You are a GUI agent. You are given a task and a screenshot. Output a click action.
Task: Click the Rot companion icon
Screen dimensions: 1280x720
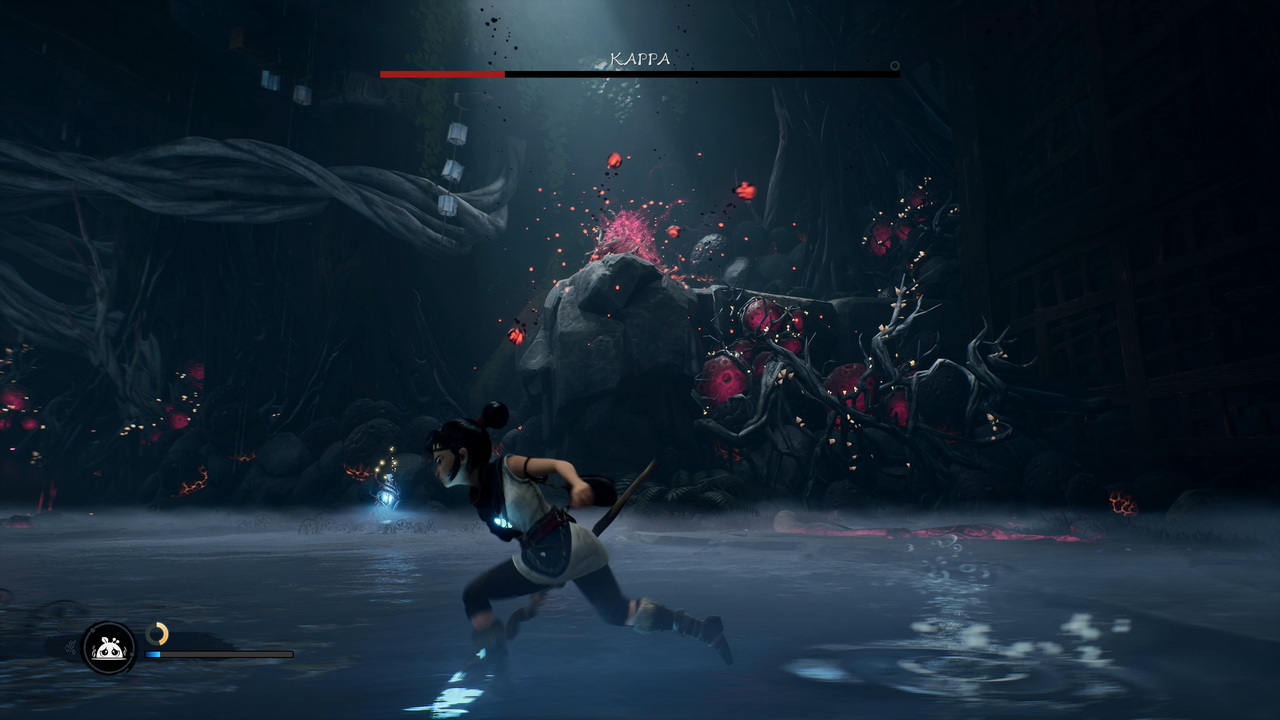pyautogui.click(x=108, y=648)
